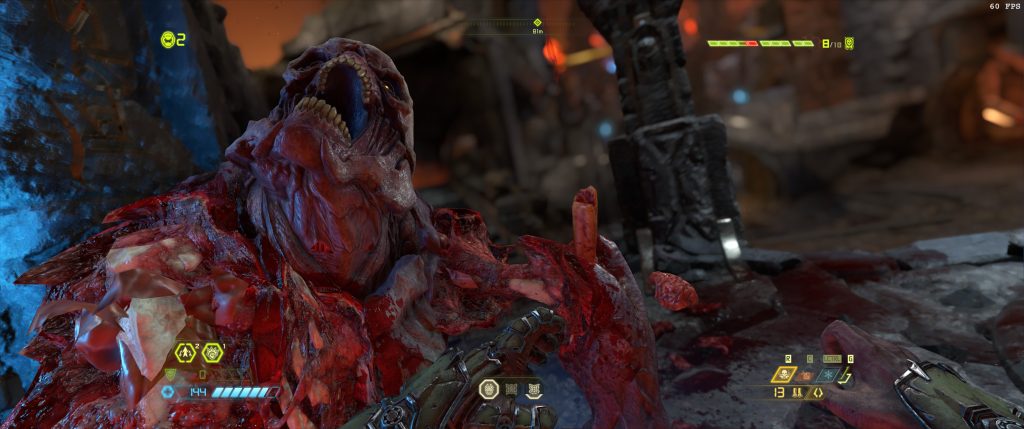This screenshot has height=429, width=1024.
Task: Select the objective diamond marker on compass
Action: pos(537,22)
